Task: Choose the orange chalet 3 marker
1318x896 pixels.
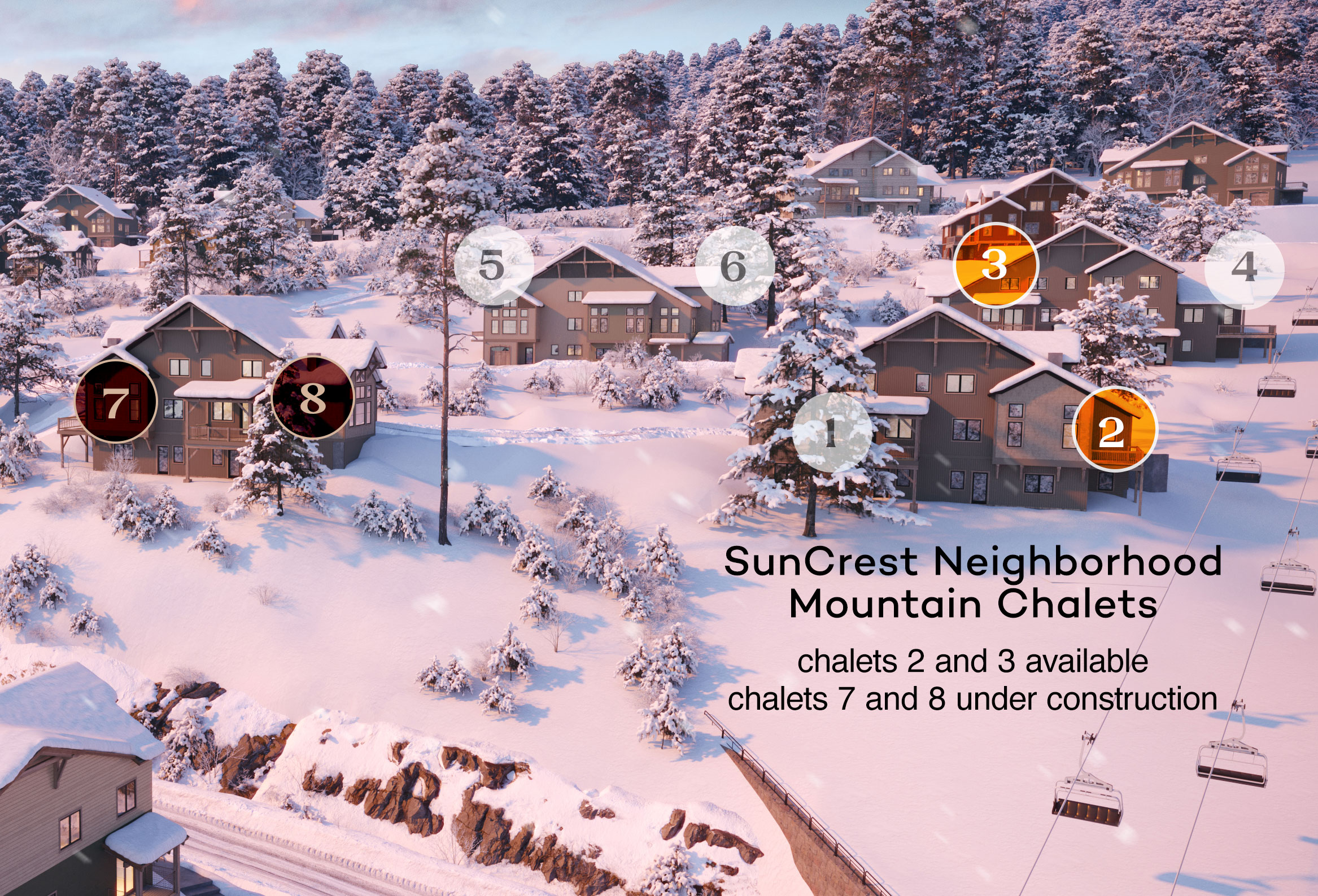Action: (996, 265)
